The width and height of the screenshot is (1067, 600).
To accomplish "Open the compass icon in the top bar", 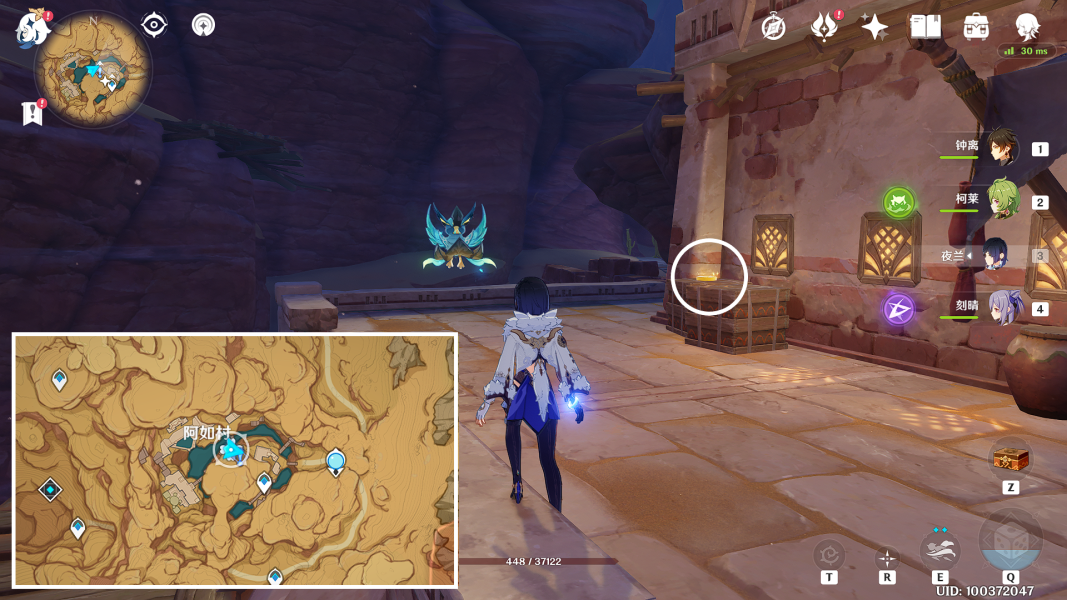I will [x=774, y=27].
